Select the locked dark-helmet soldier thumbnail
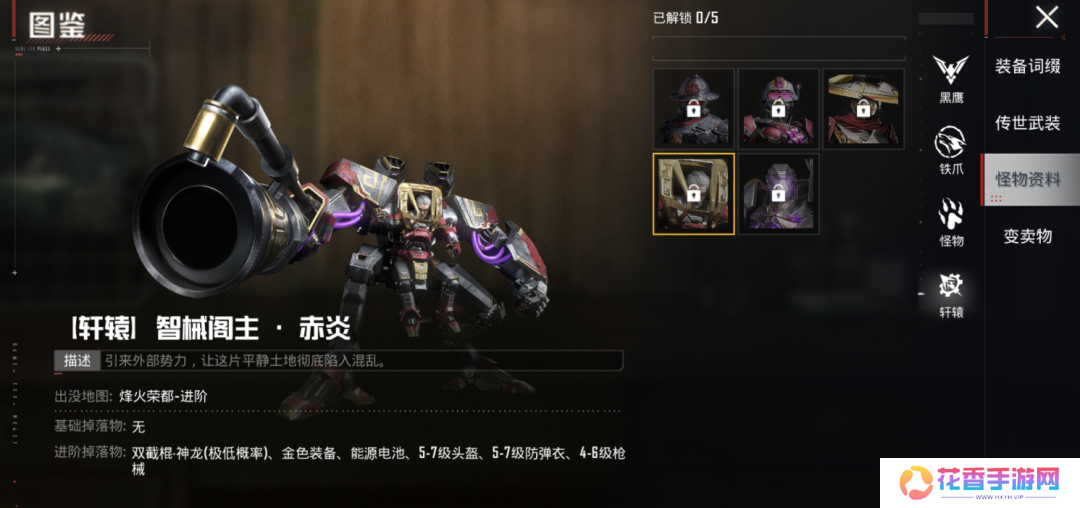Screen dimensions: 1080x508 coord(693,109)
